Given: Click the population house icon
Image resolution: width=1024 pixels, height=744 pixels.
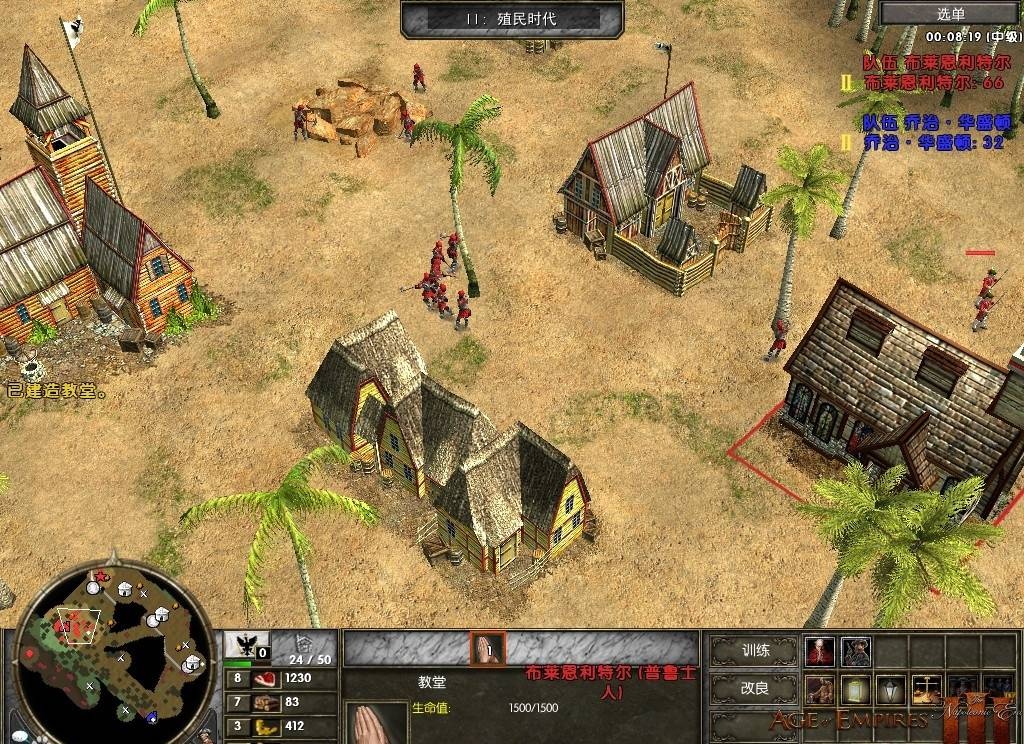Looking at the screenshot, I should click(302, 645).
